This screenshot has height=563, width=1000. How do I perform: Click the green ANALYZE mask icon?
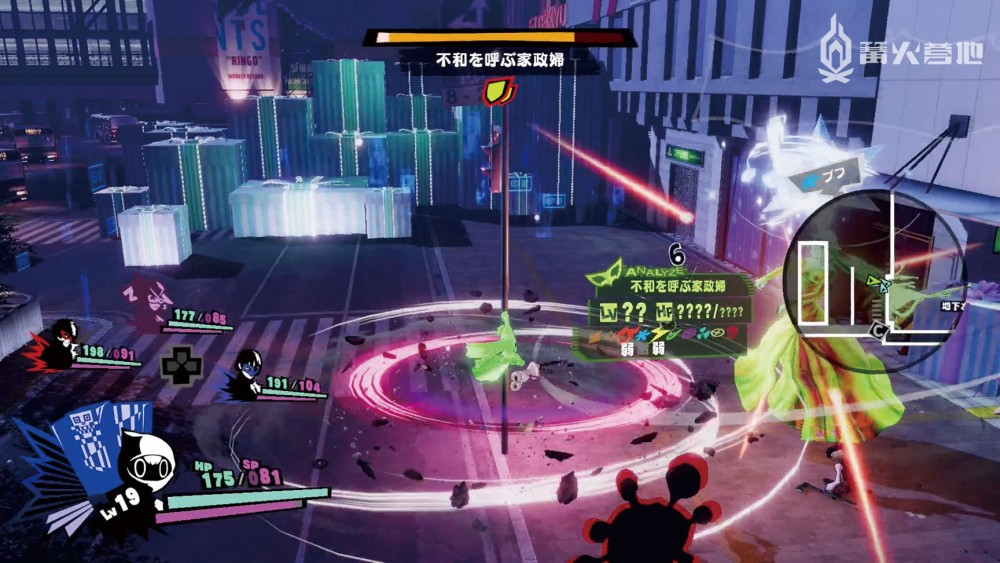coord(609,273)
